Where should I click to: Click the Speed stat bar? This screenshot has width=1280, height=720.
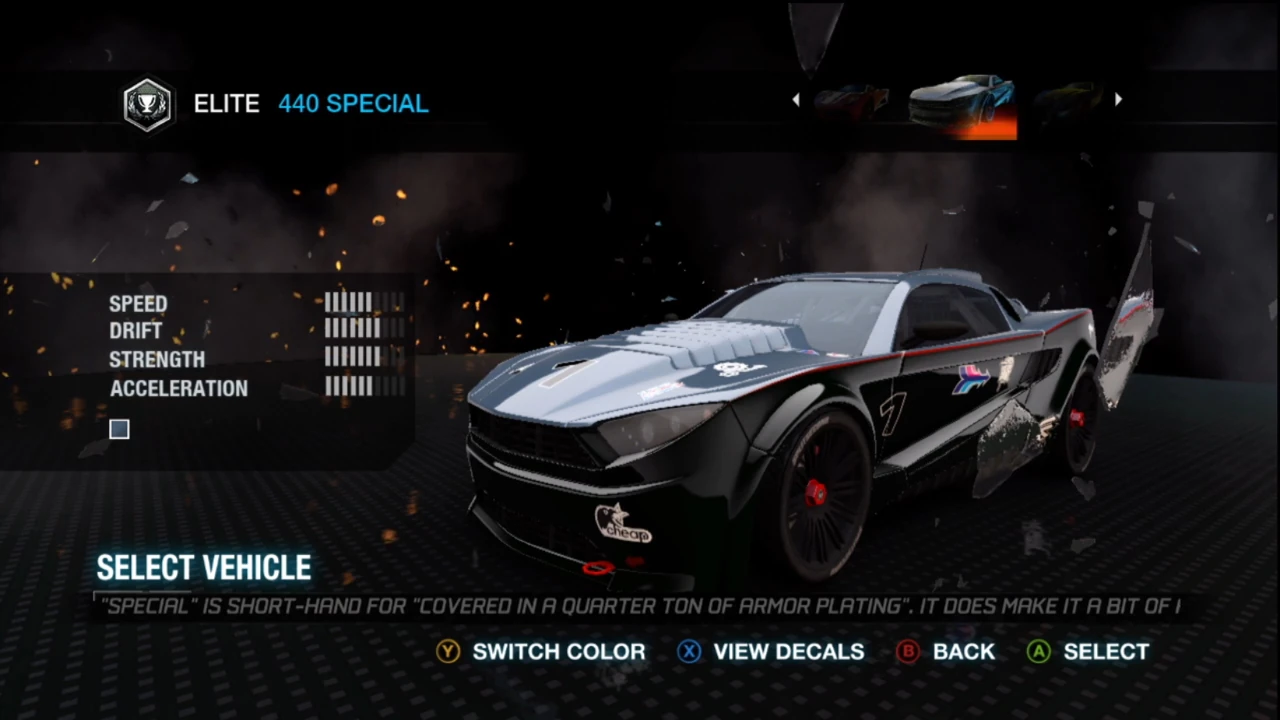pyautogui.click(x=363, y=303)
